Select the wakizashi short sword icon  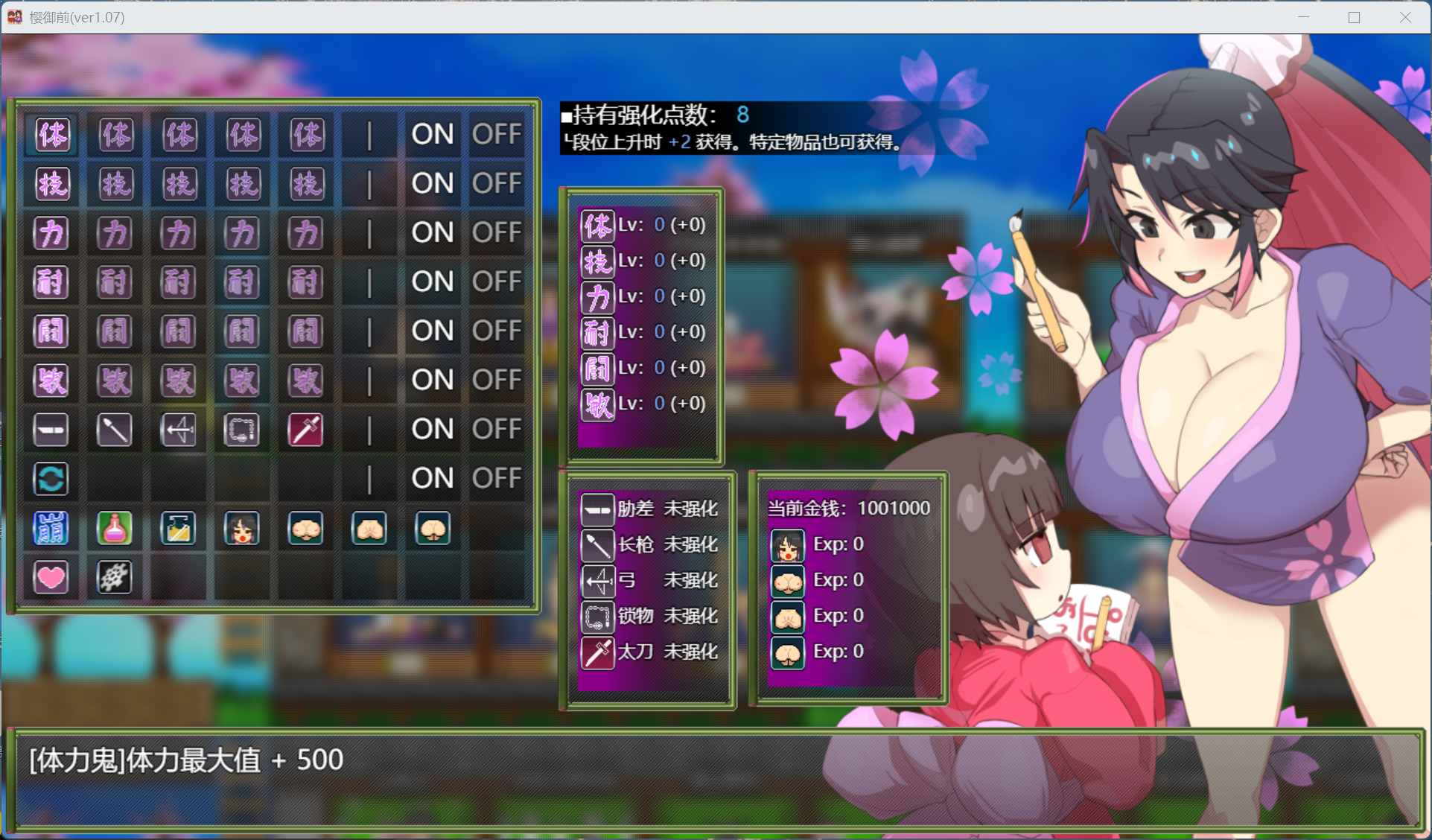(x=51, y=430)
